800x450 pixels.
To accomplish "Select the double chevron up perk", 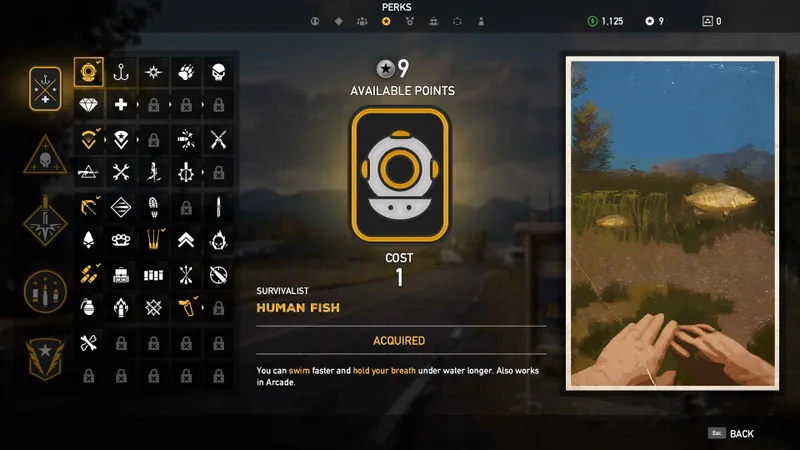I will pyautogui.click(x=186, y=240).
